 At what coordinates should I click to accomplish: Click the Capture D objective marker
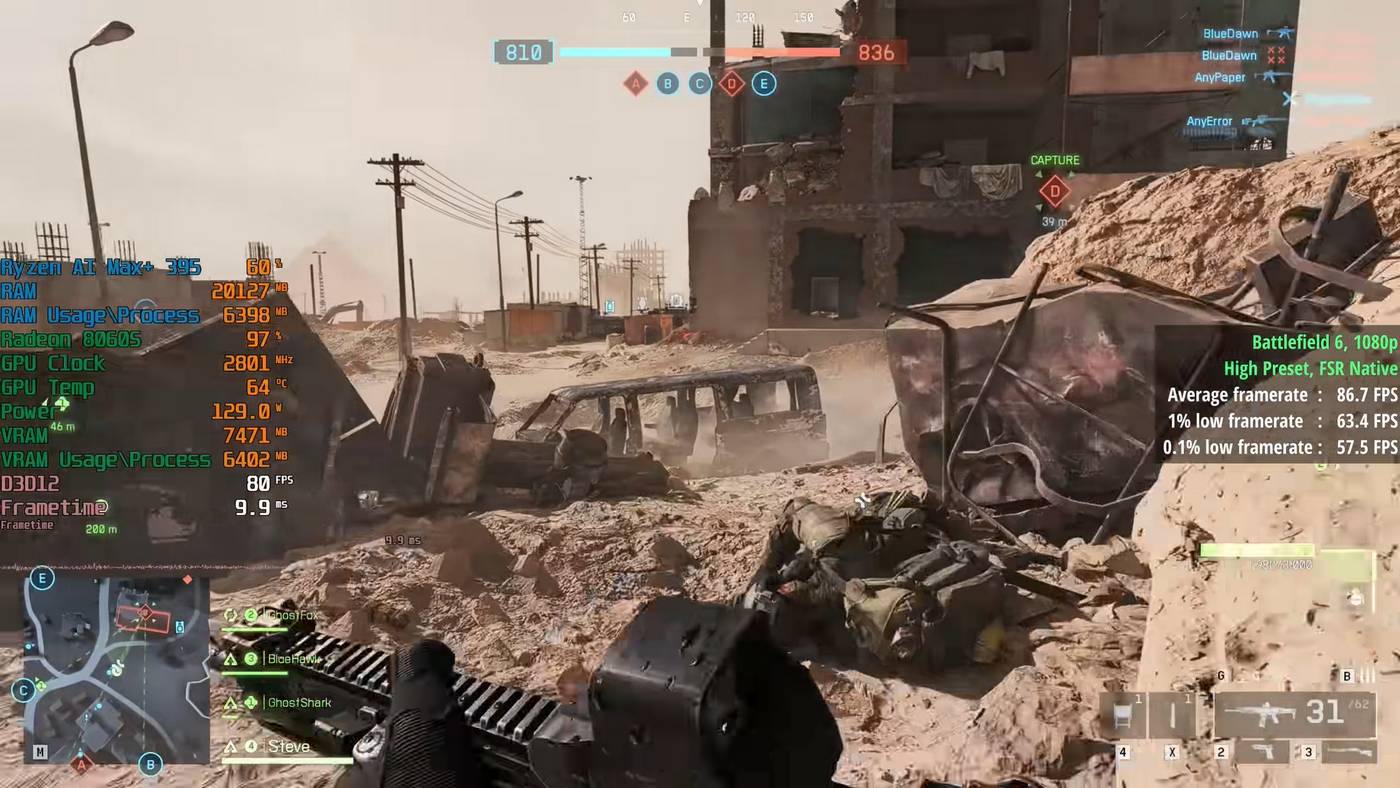click(x=1054, y=190)
